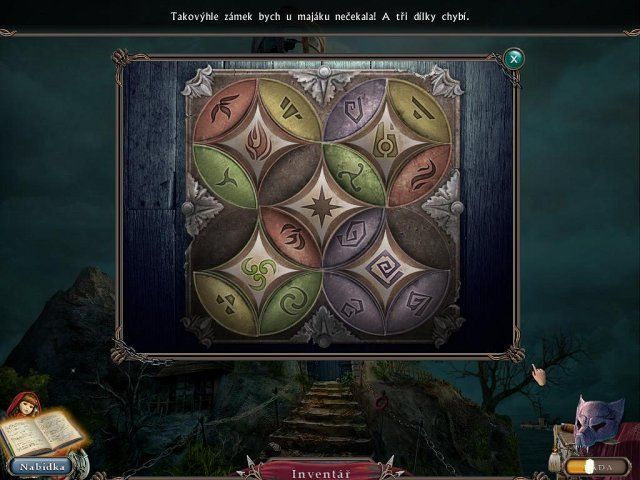Open the Inventář inventory bar

(x=320, y=470)
